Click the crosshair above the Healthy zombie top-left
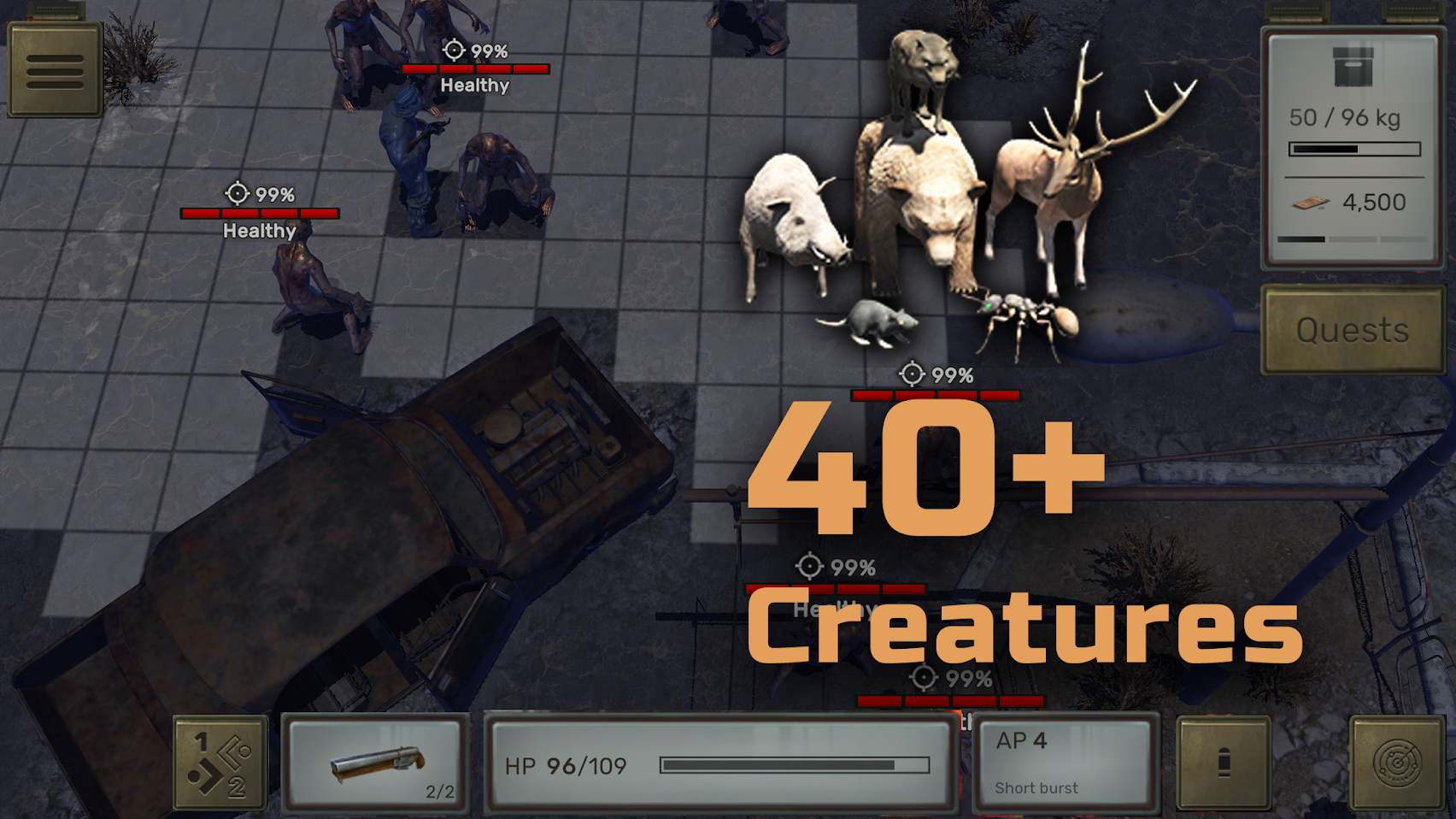The image size is (1456, 819). tap(454, 50)
